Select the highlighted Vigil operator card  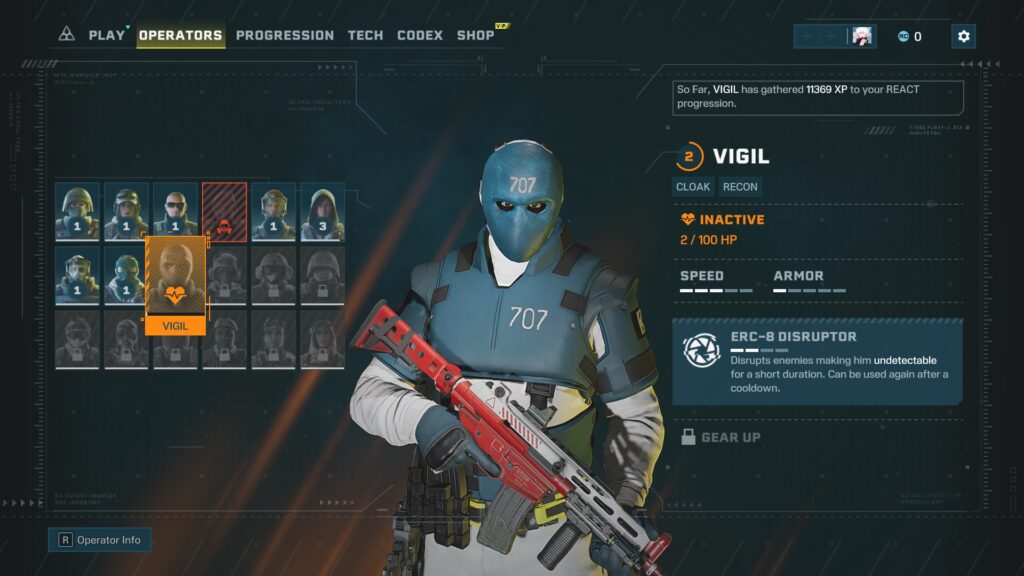pyautogui.click(x=175, y=280)
